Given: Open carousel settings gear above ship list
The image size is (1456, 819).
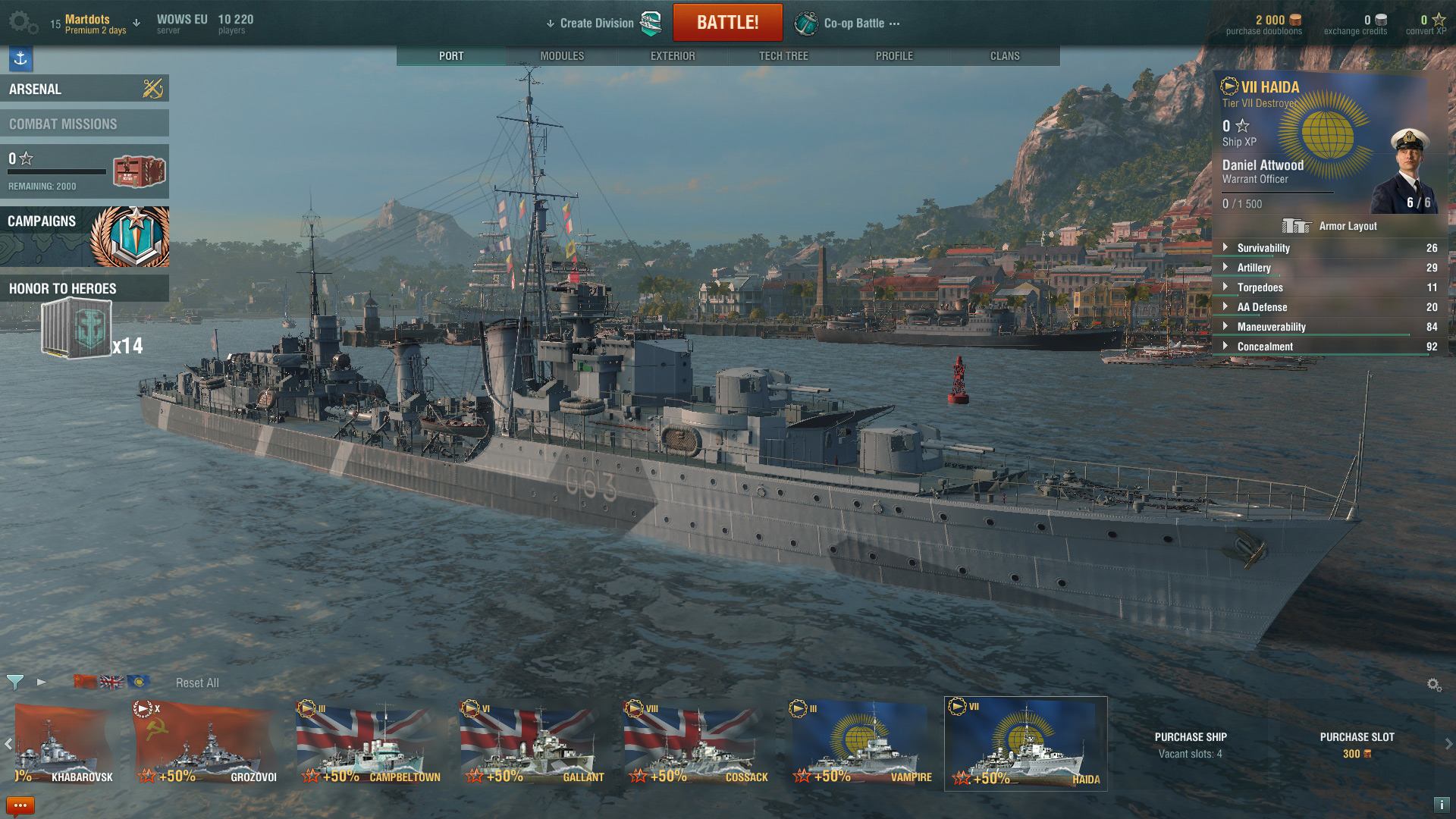Looking at the screenshot, I should (x=1434, y=682).
